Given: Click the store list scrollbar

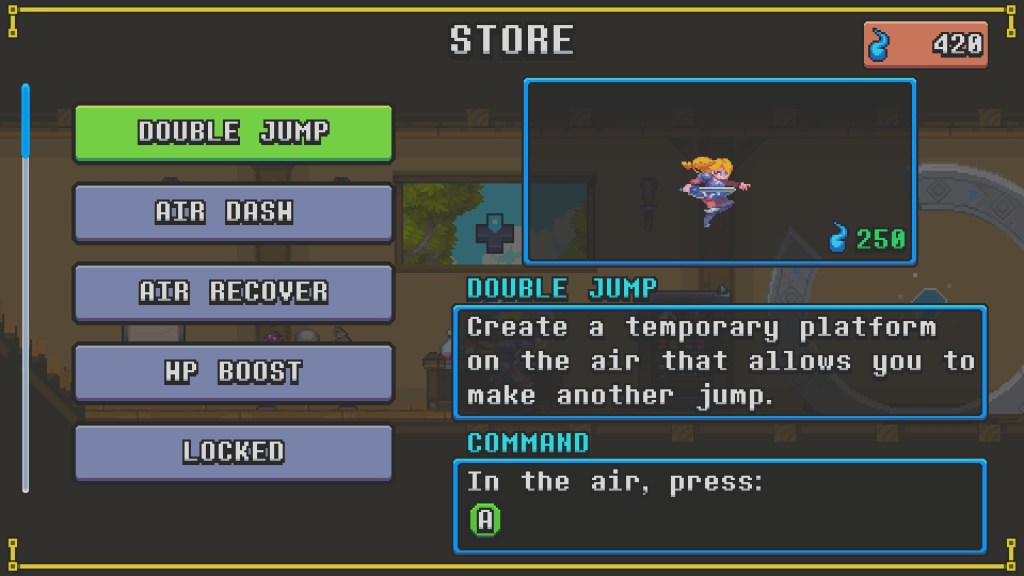Looking at the screenshot, I should pos(26,288).
